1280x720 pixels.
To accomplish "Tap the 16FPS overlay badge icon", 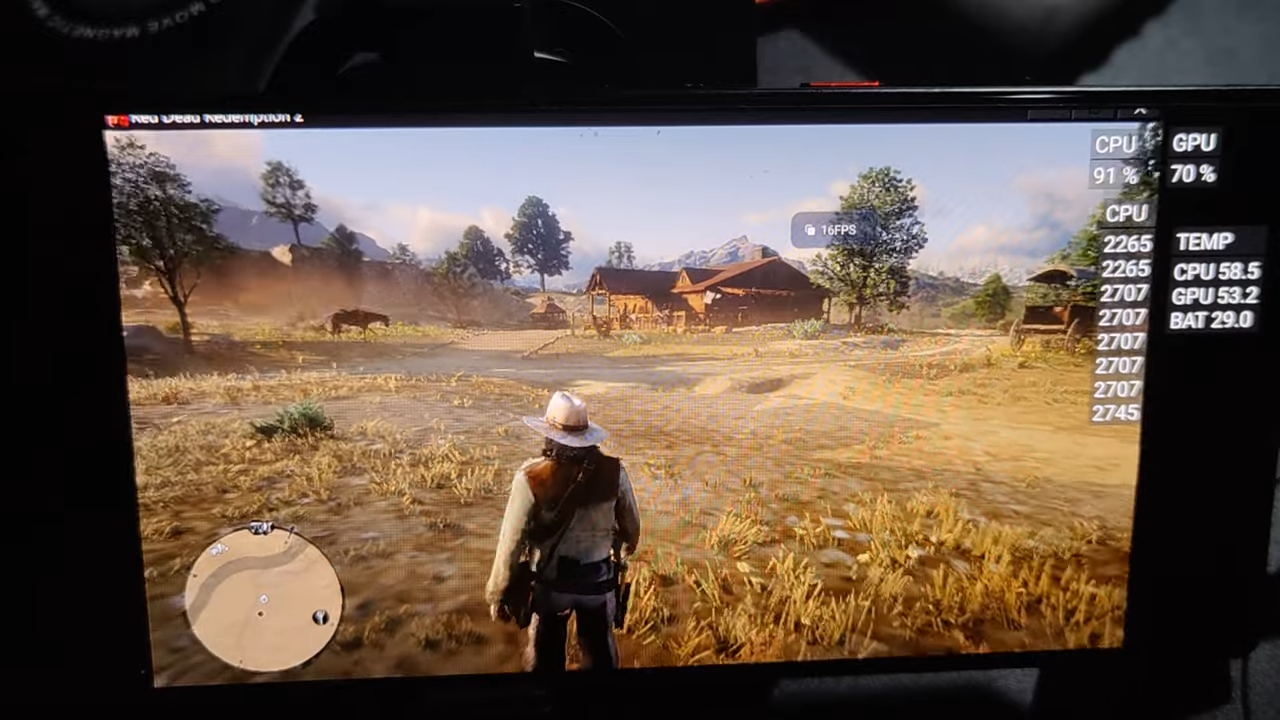I will coord(810,230).
